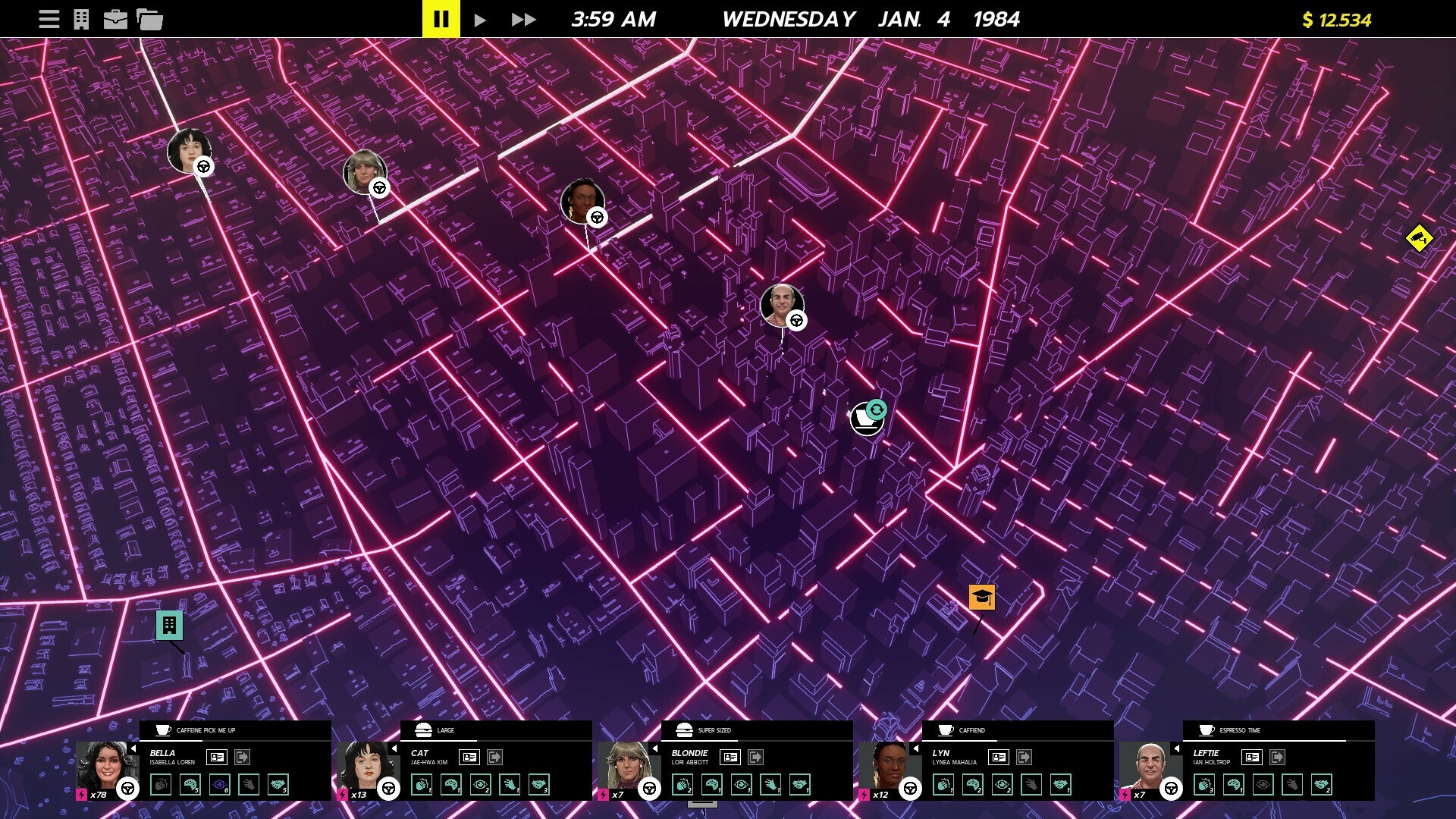This screenshot has height=819, width=1456.
Task: Open the company building panel in top bar
Action: [82, 19]
